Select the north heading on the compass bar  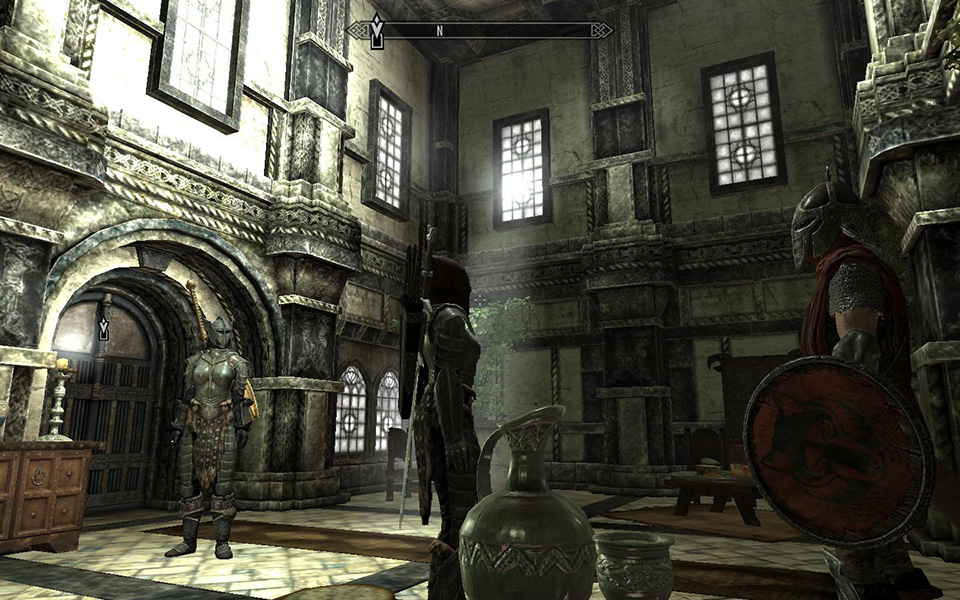[x=439, y=31]
